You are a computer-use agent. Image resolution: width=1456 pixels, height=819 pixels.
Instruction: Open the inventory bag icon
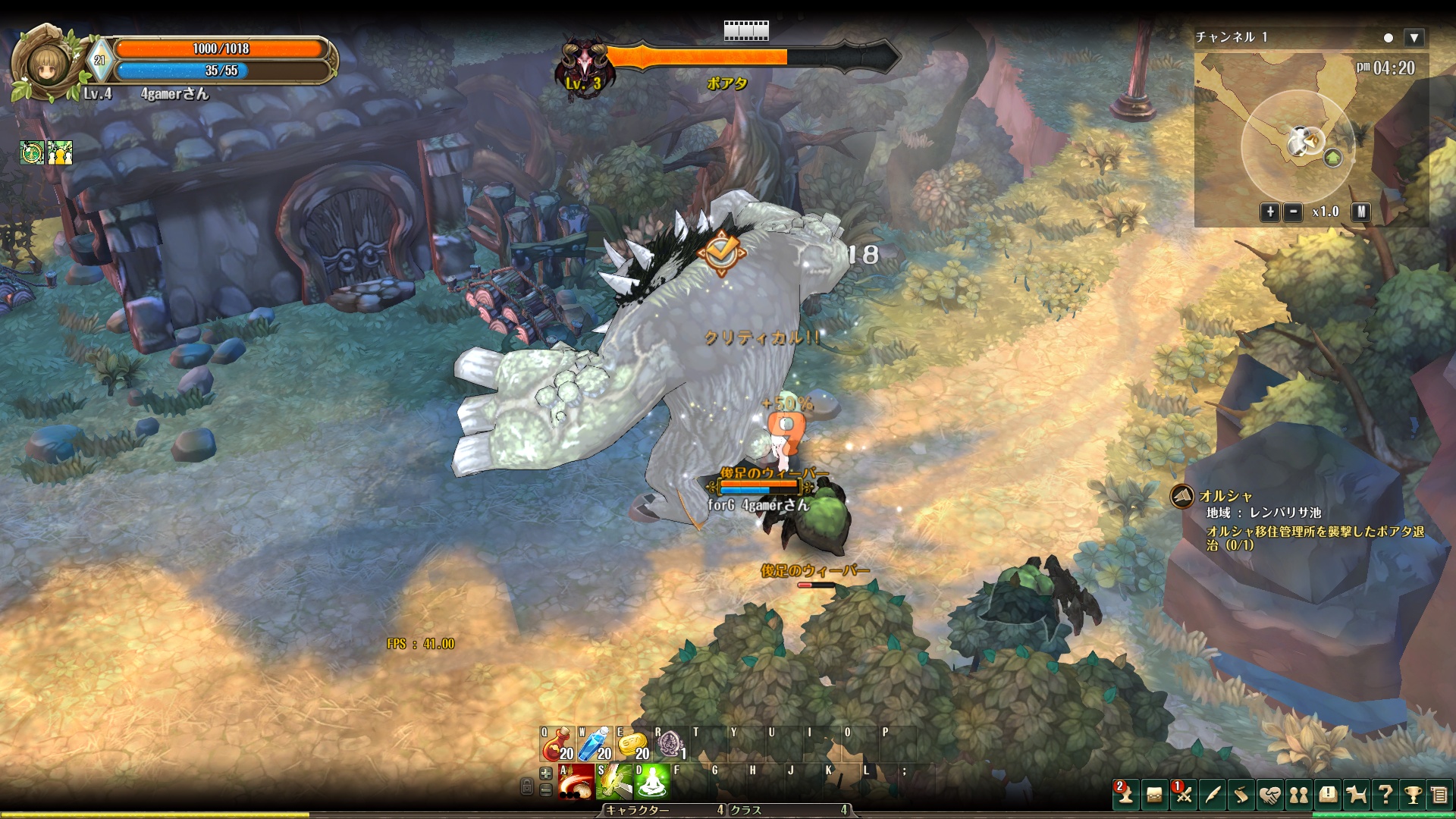[x=1154, y=795]
